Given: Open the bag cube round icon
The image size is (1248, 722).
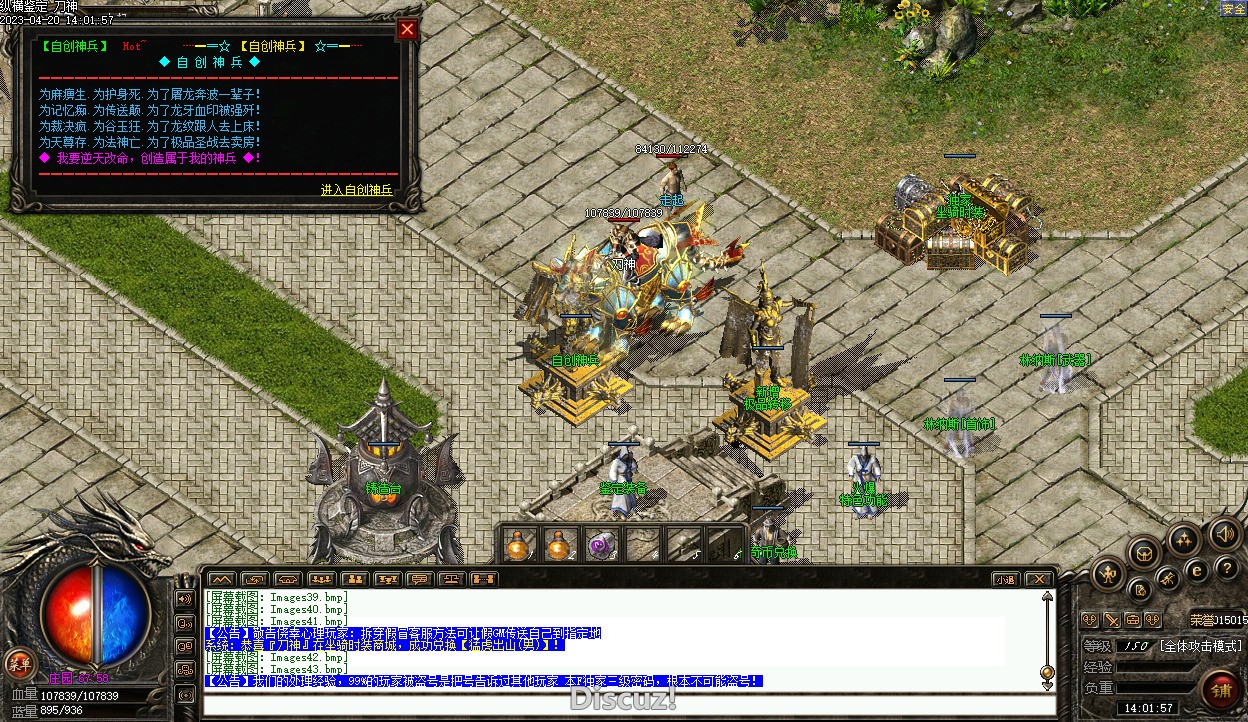Looking at the screenshot, I should [1144, 552].
